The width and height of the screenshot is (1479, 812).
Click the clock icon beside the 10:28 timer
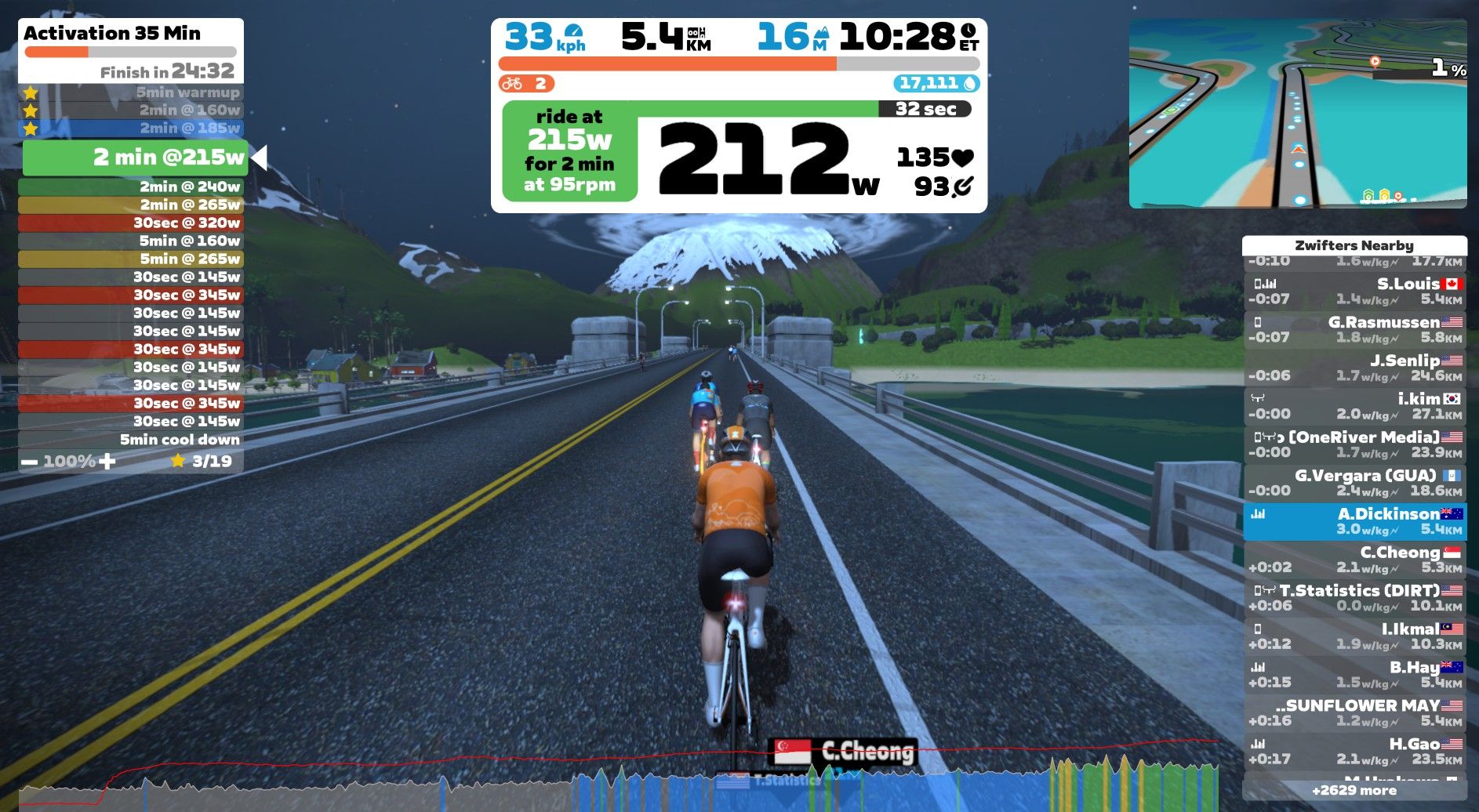pos(970,31)
